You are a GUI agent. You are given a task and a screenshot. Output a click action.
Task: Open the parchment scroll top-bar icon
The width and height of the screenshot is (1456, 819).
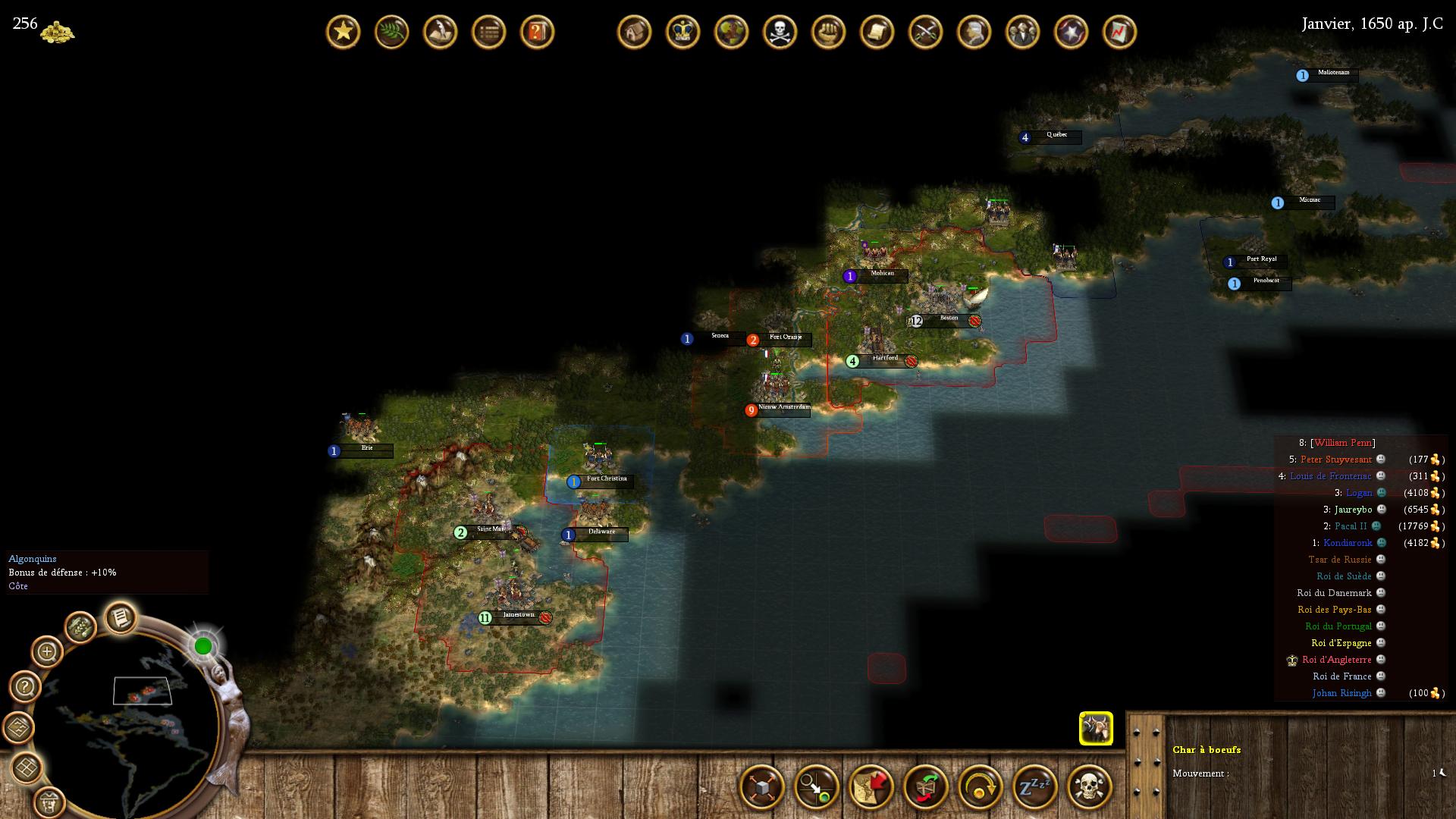877,32
